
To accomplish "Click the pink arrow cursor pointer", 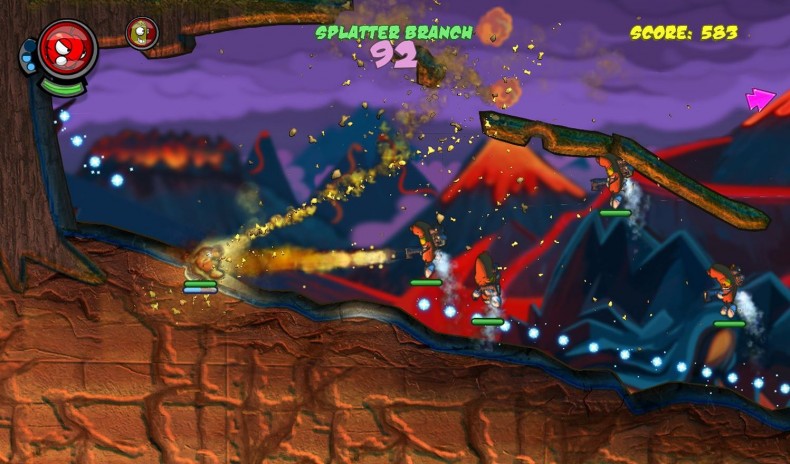I will click(x=760, y=99).
